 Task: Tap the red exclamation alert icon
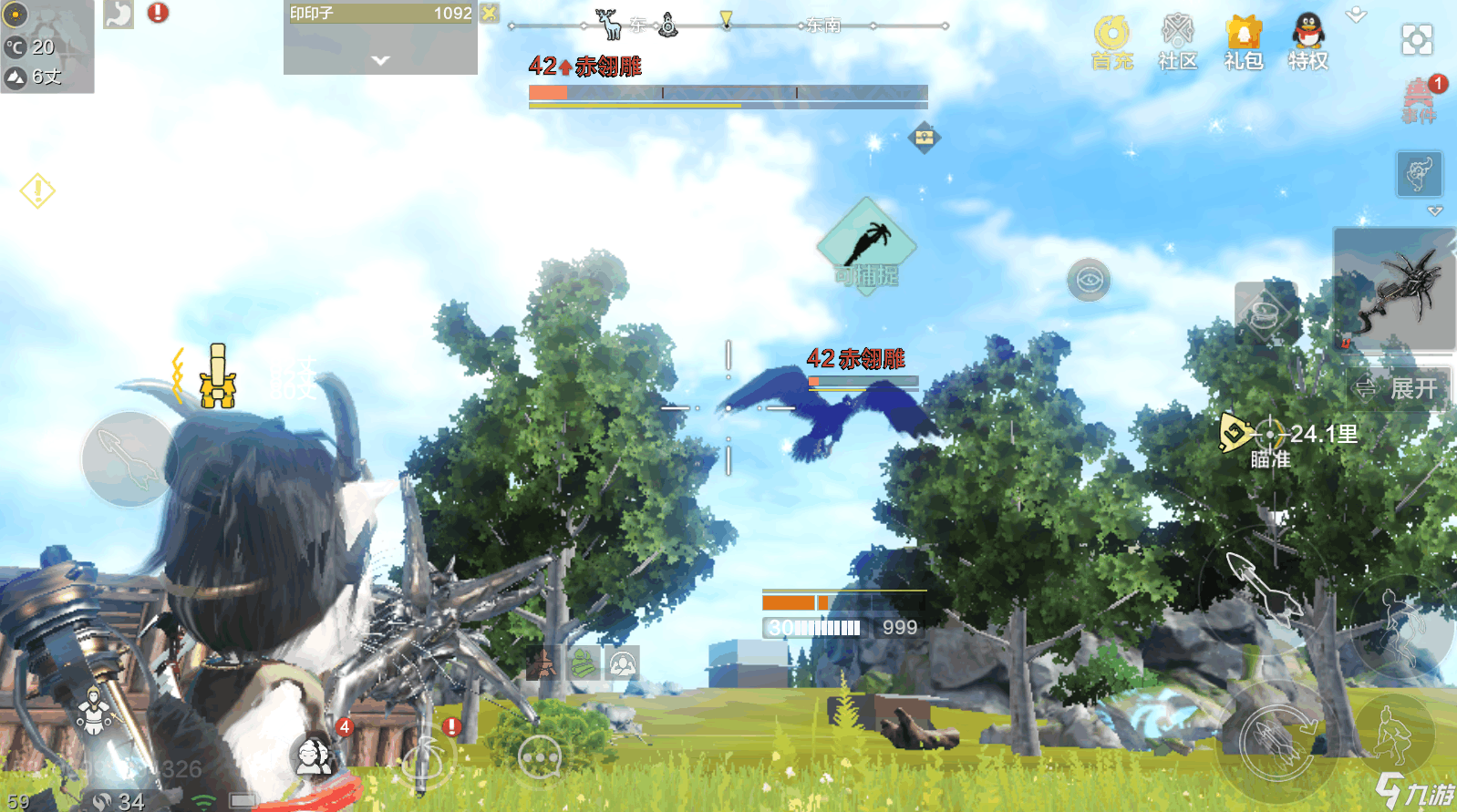point(158,13)
